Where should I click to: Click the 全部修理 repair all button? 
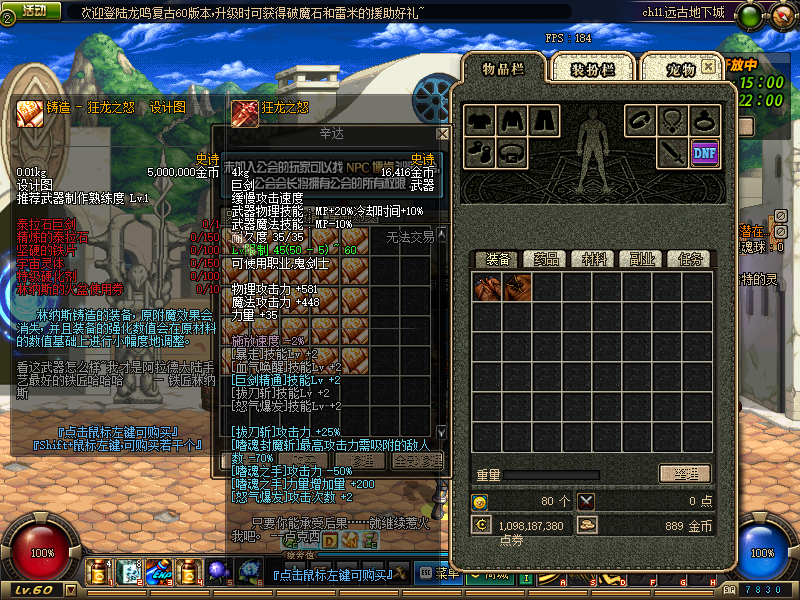coord(417,461)
